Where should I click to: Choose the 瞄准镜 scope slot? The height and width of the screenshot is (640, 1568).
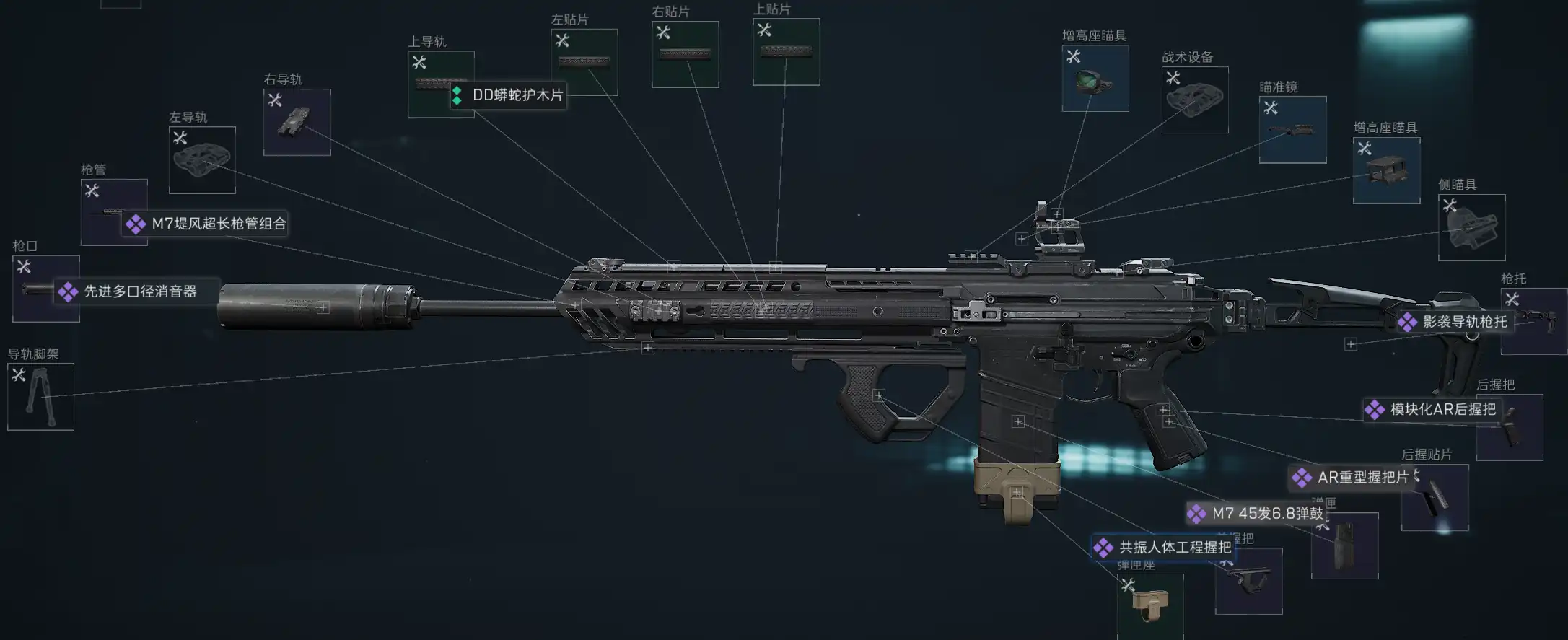pyautogui.click(x=1292, y=130)
